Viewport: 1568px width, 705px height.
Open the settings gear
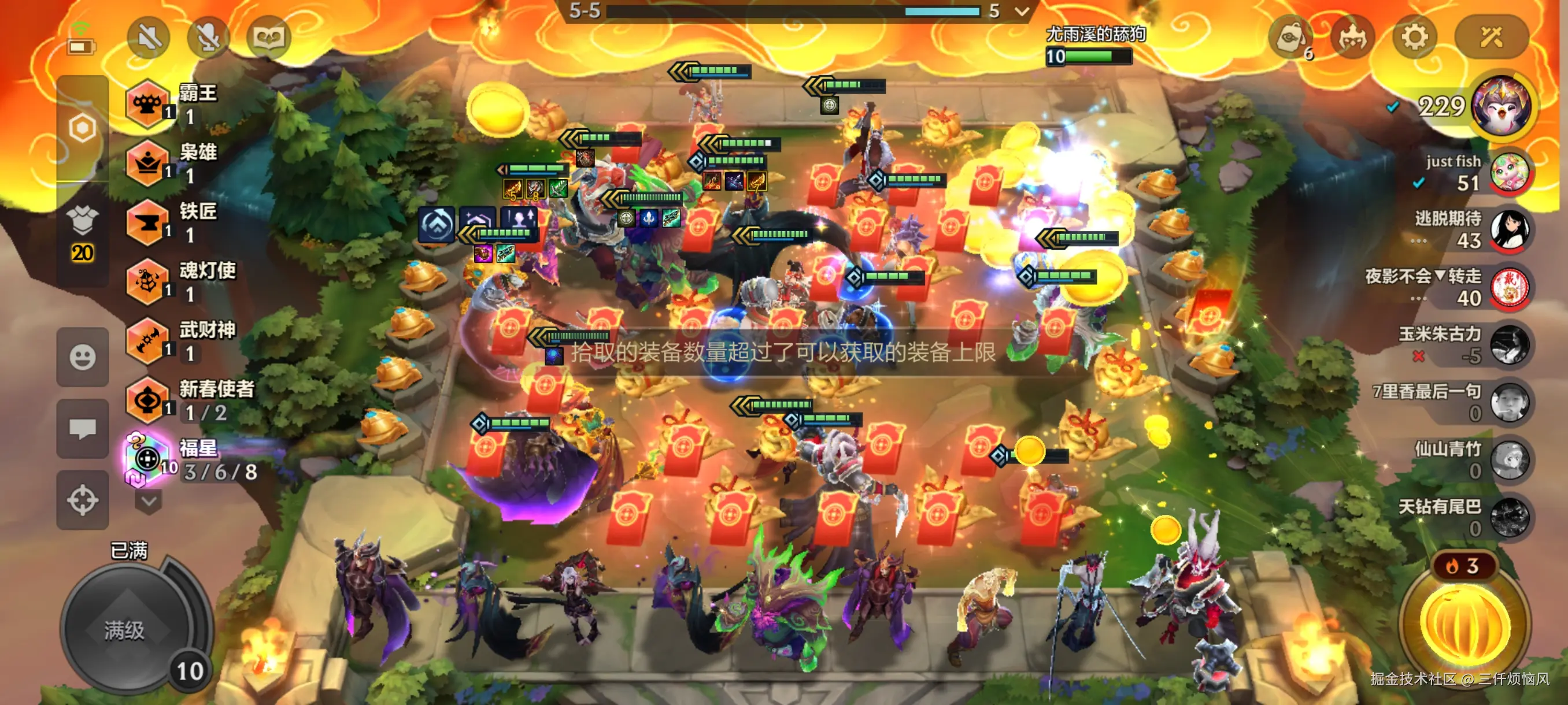point(1414,38)
